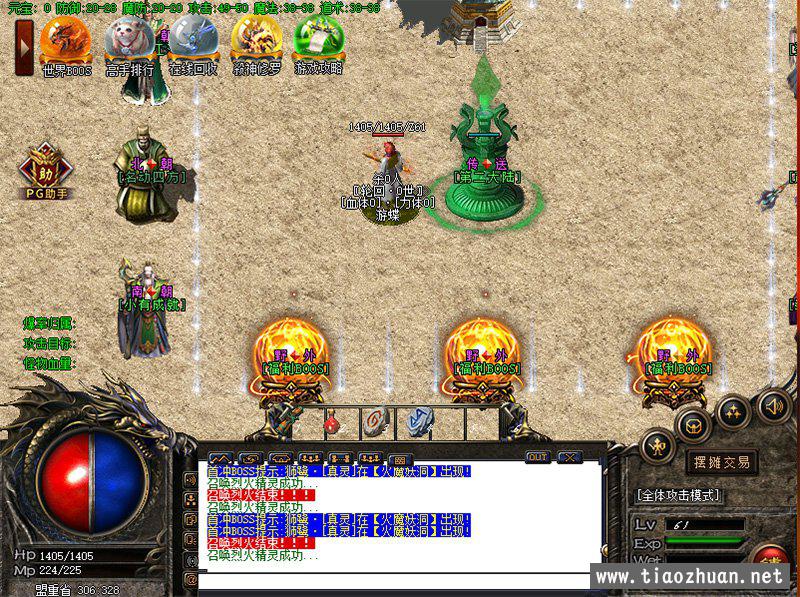Select the 杀神修罗 orb icon
The image size is (800, 597).
point(256,40)
